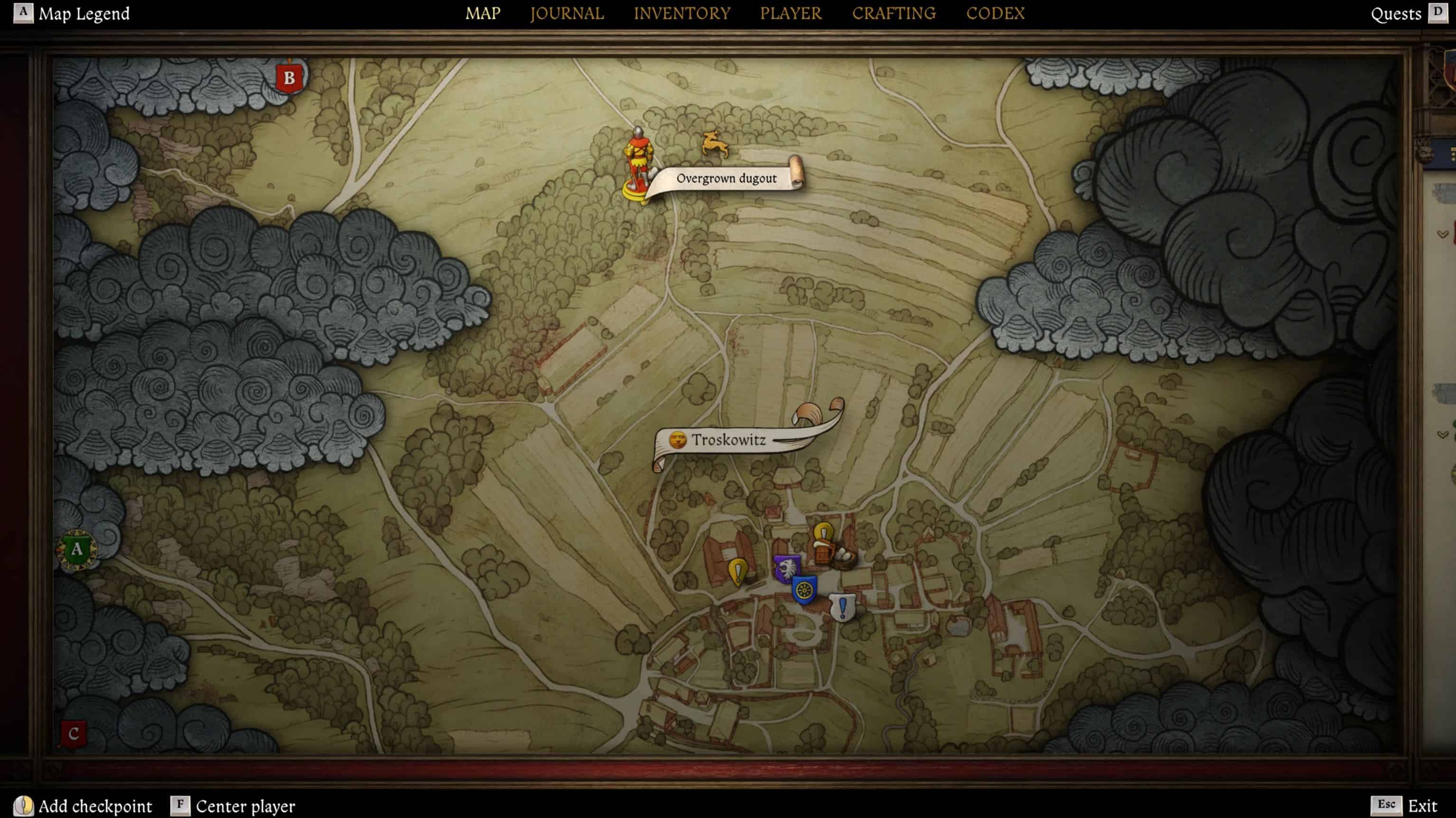This screenshot has width=1456, height=818.
Task: Click the tavern beer mug icon
Action: click(x=822, y=553)
